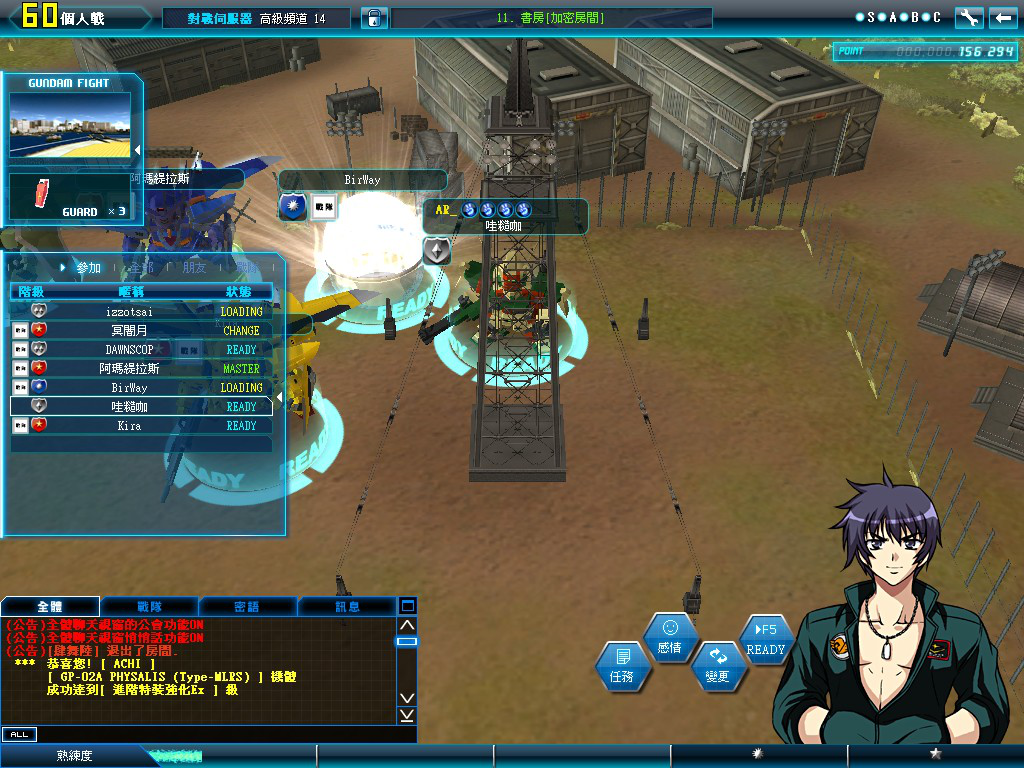Click the READY hexagon button
Viewport: 1024px width, 768px height.
point(766,640)
